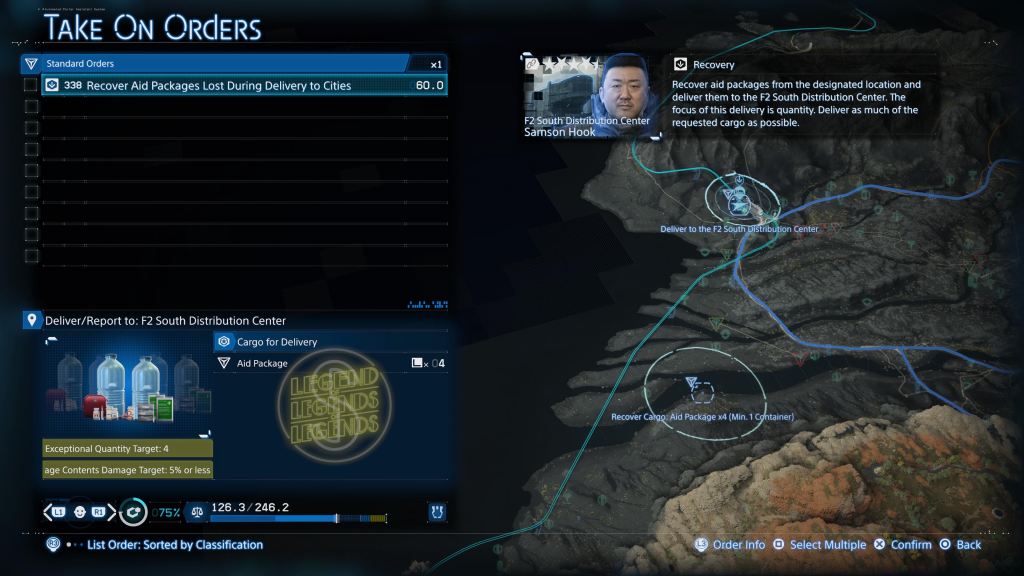The height and width of the screenshot is (576, 1024).
Task: Confirm the selected order
Action: point(902,545)
